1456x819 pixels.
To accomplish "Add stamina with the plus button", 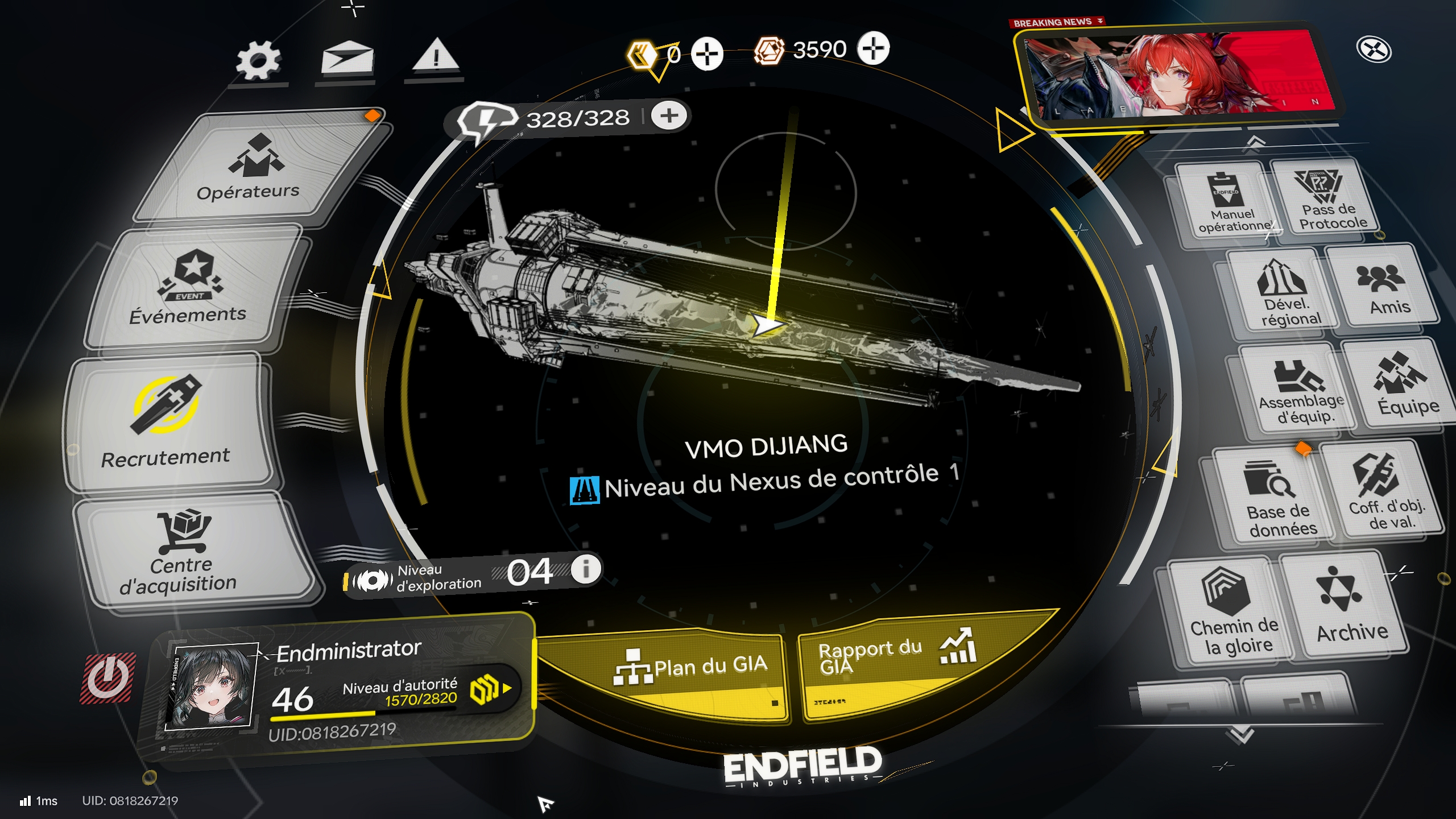I will (669, 116).
